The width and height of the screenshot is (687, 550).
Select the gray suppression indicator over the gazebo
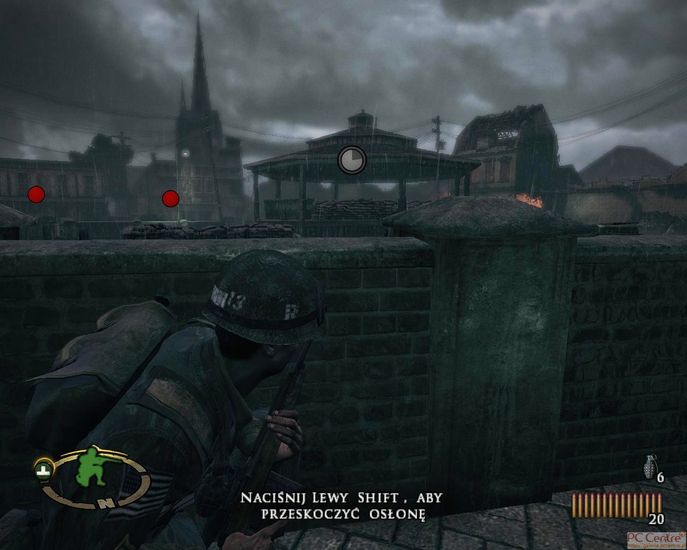(x=352, y=159)
